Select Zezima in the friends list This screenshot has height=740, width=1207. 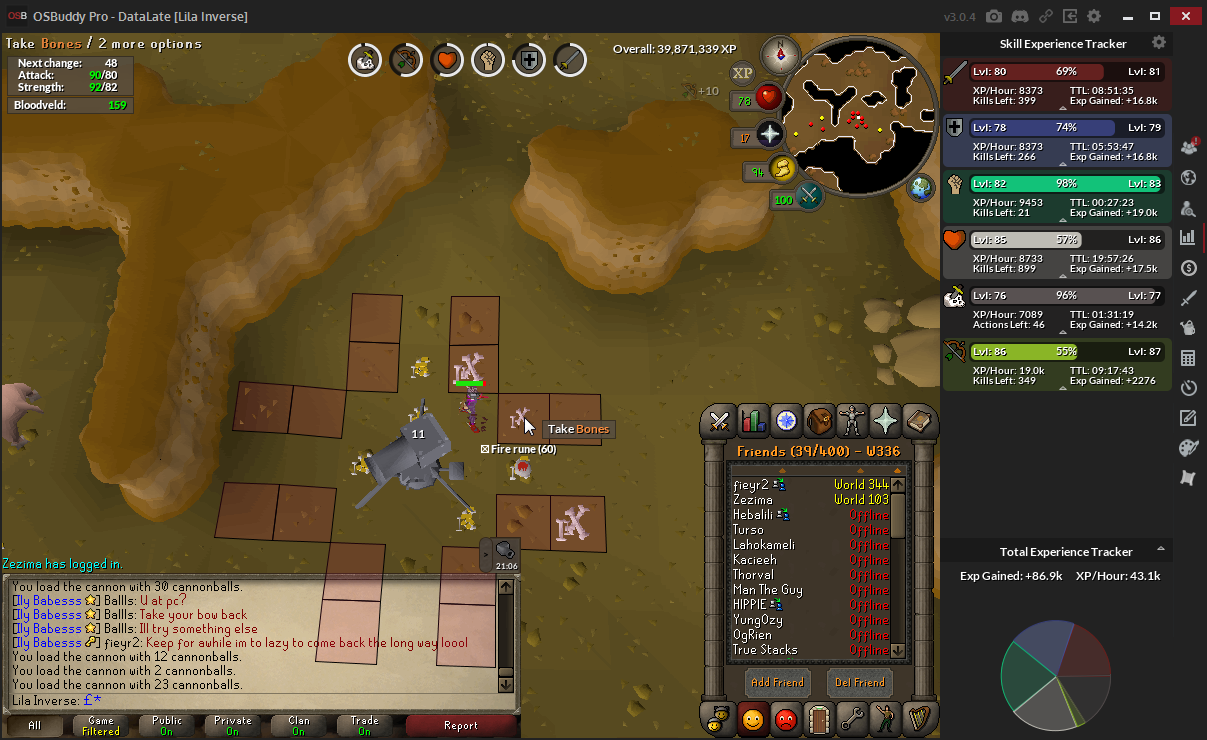[x=754, y=500]
